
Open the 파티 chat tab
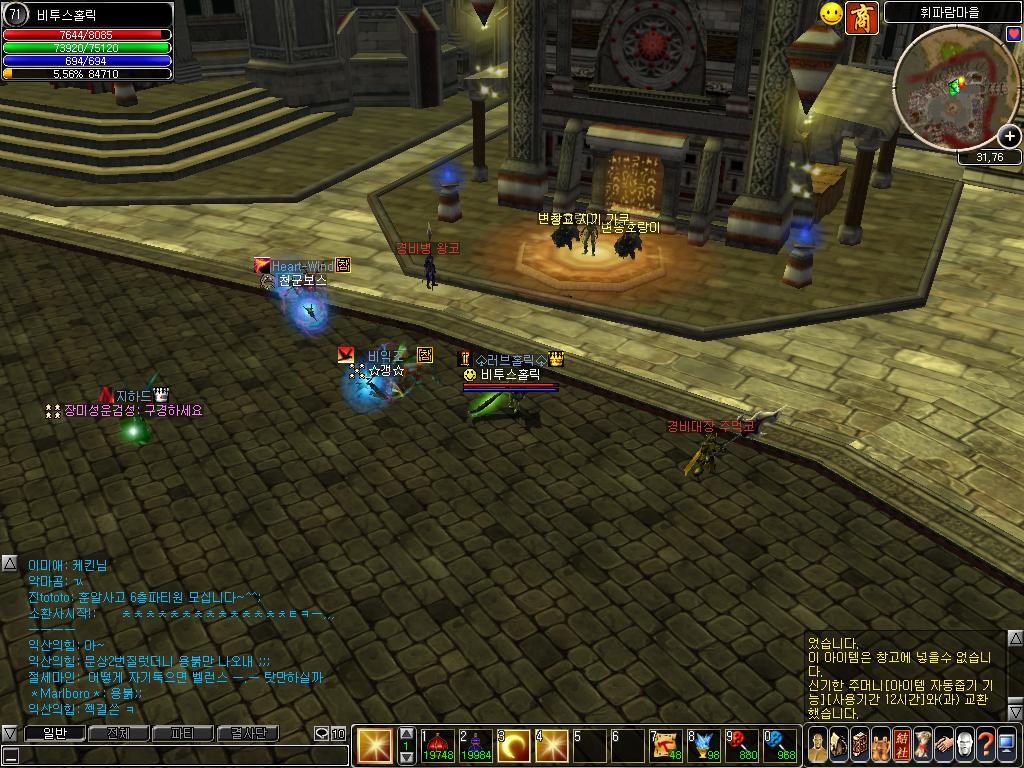pos(183,733)
